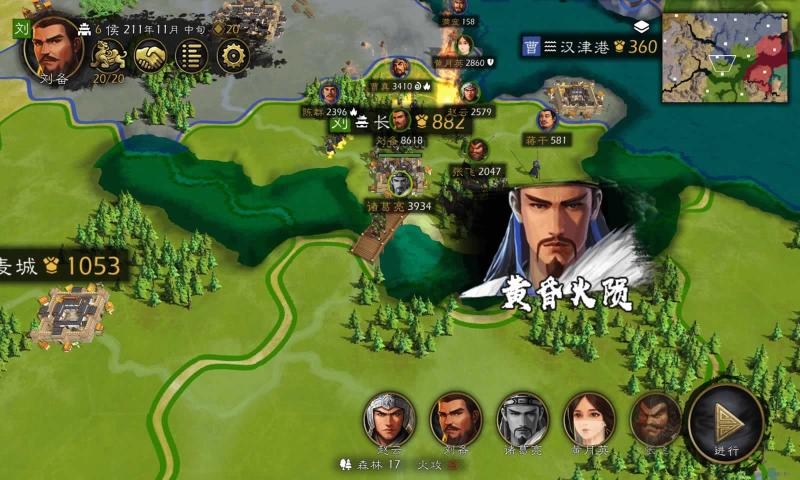
Task: Open the gear settings menu
Action: pyautogui.click(x=231, y=56)
